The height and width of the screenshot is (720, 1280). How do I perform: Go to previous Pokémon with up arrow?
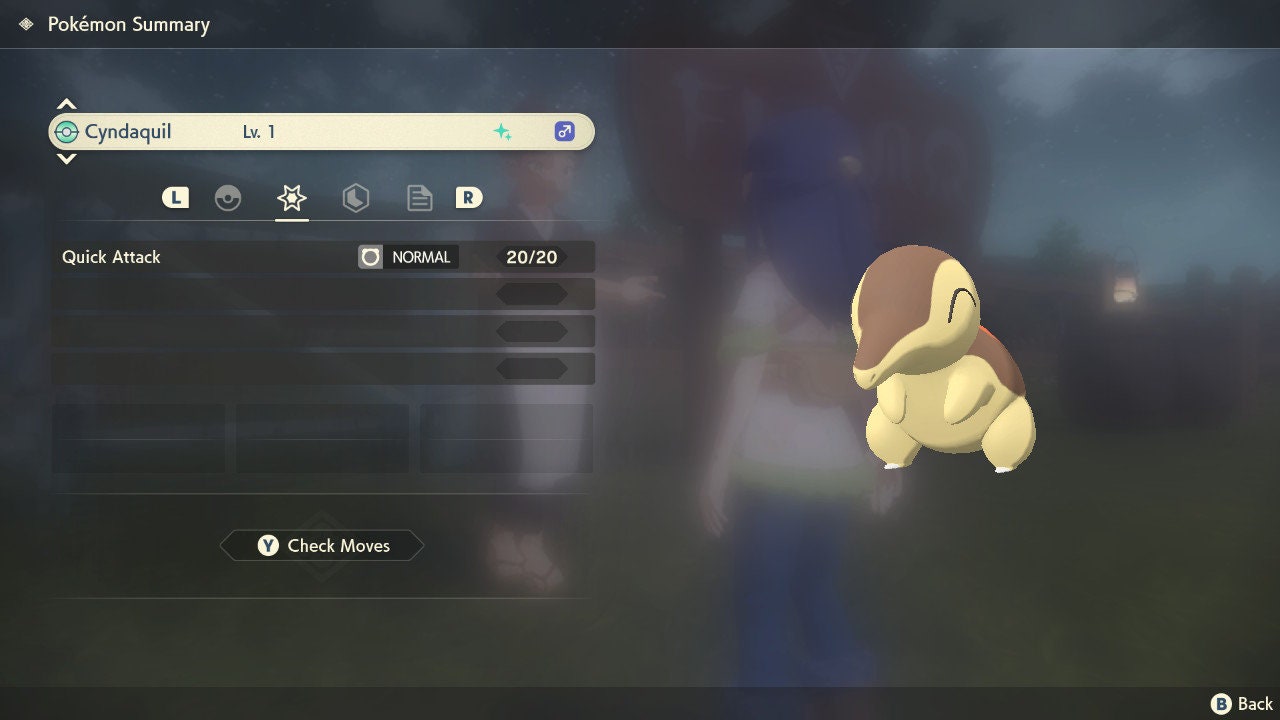[66, 105]
